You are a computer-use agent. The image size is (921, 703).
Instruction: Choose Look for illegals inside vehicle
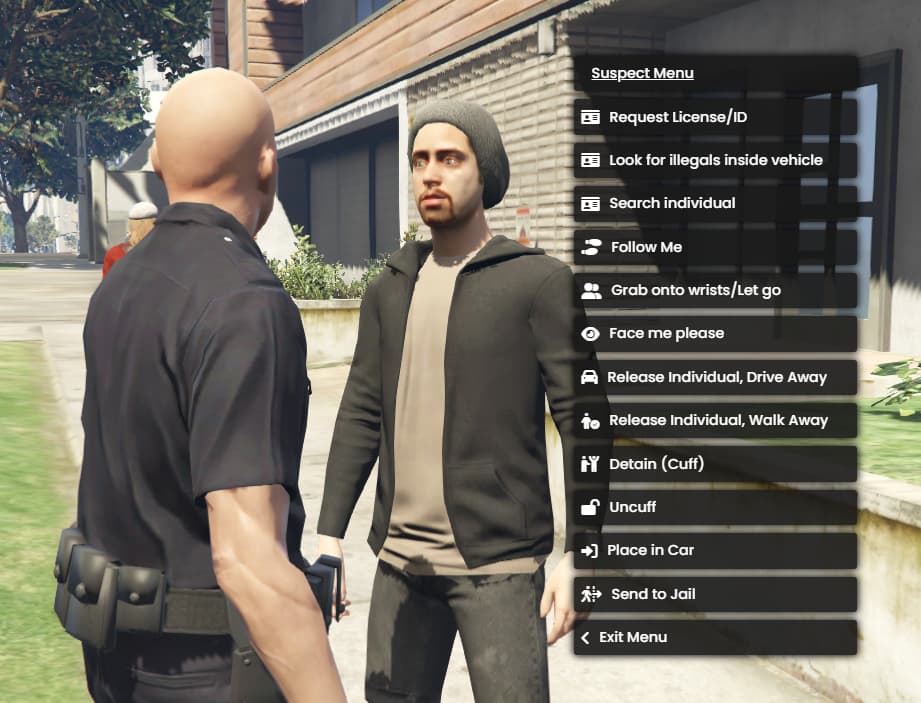tap(715, 160)
